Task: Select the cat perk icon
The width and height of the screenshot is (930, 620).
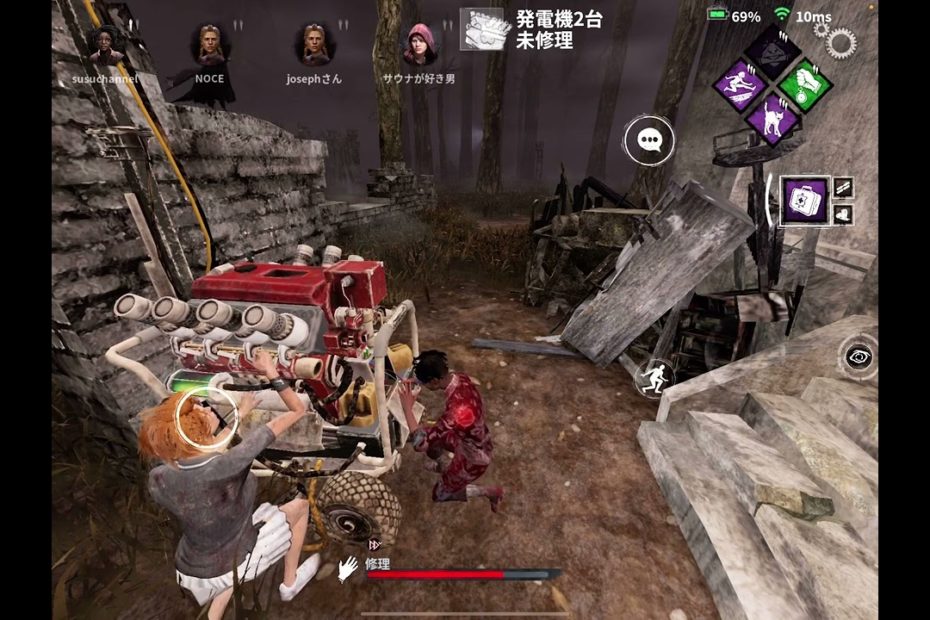Action: coord(773,116)
